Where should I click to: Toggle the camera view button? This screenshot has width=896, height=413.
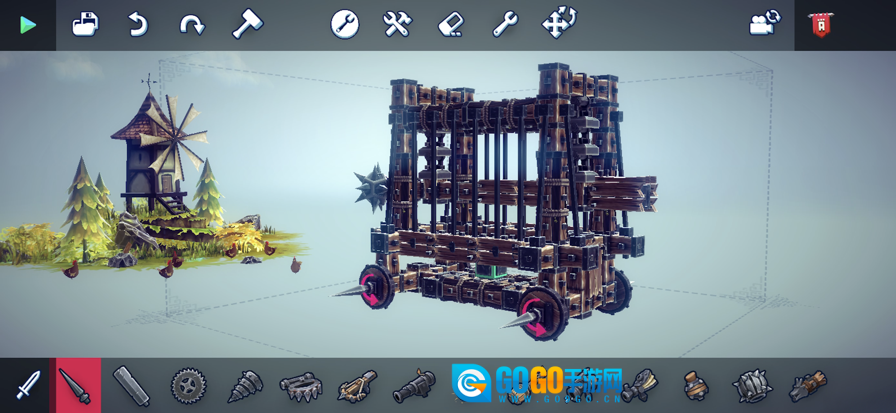pyautogui.click(x=765, y=24)
